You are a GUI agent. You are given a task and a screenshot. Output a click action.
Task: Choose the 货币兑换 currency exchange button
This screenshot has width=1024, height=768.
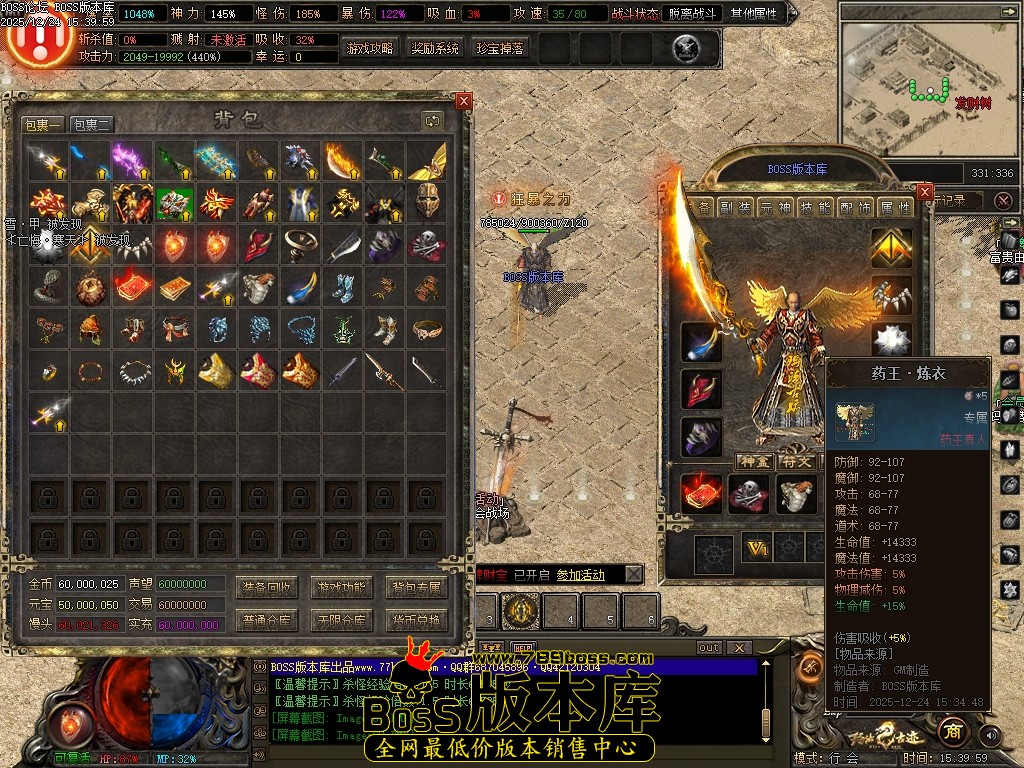pyautogui.click(x=415, y=620)
